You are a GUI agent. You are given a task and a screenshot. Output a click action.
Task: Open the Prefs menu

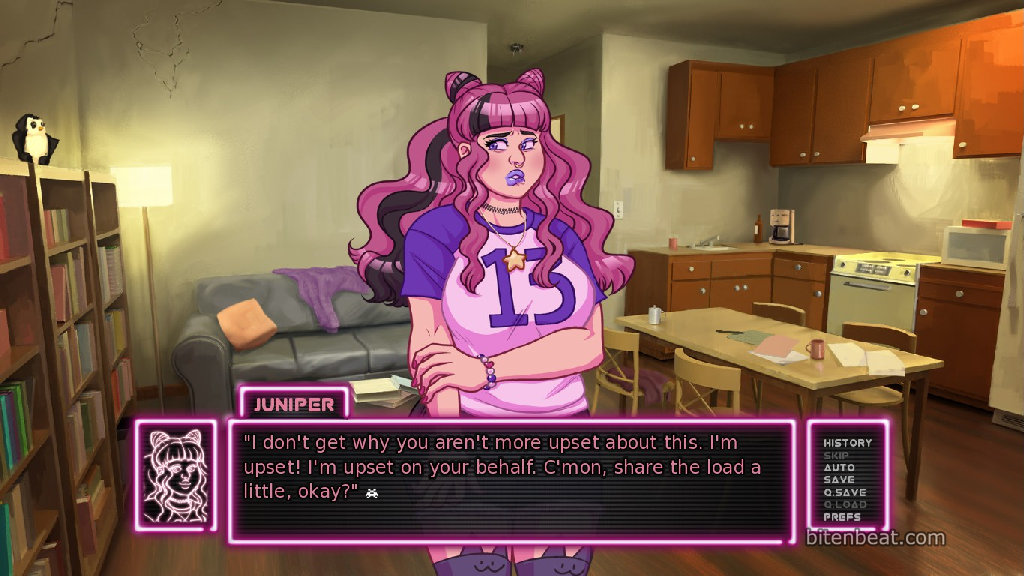(842, 517)
